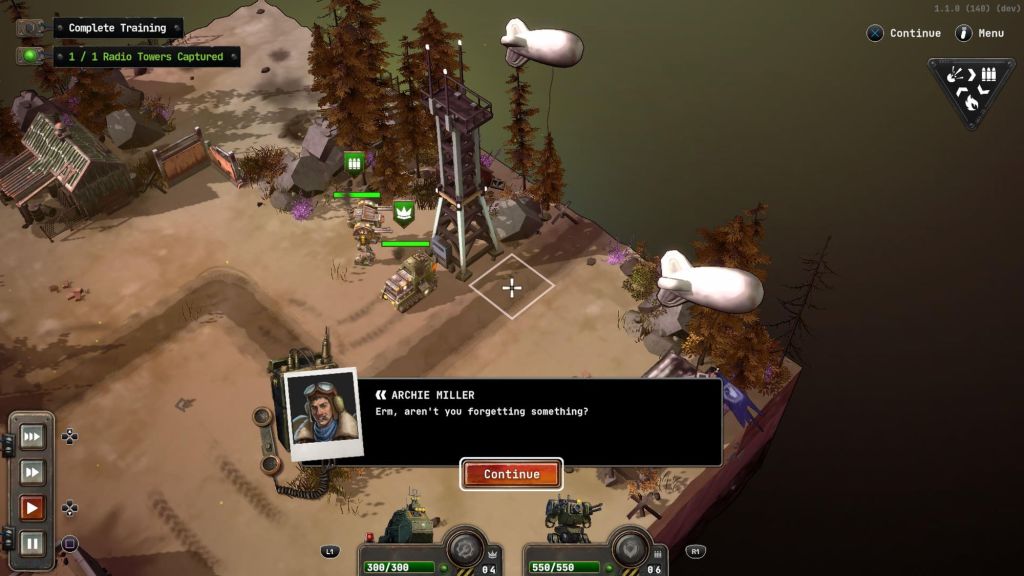This screenshot has height=576, width=1024.
Task: Click Archie Miller's portrait photo
Action: pos(323,412)
